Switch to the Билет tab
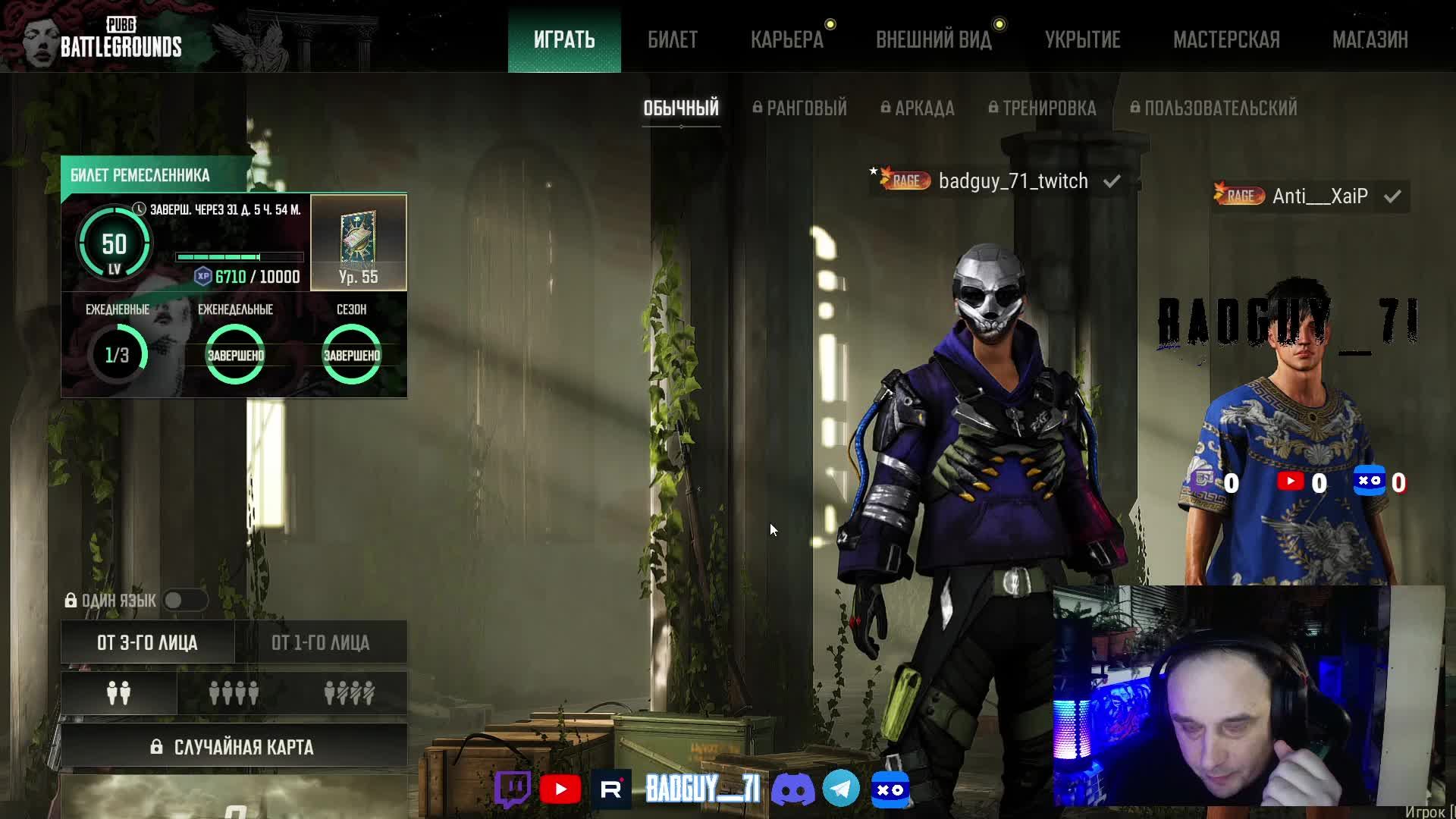 [673, 39]
